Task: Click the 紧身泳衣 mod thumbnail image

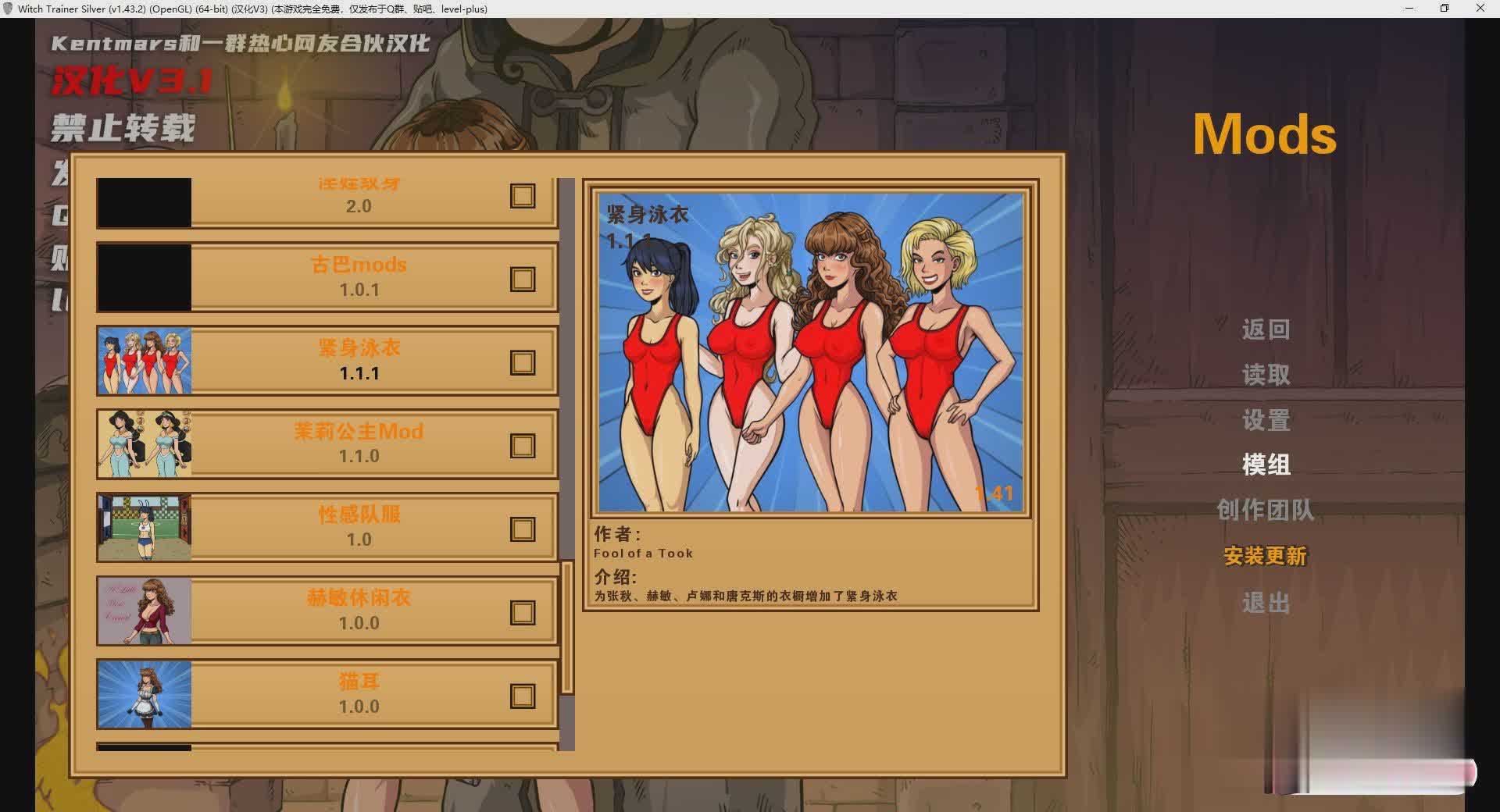Action: 144,361
